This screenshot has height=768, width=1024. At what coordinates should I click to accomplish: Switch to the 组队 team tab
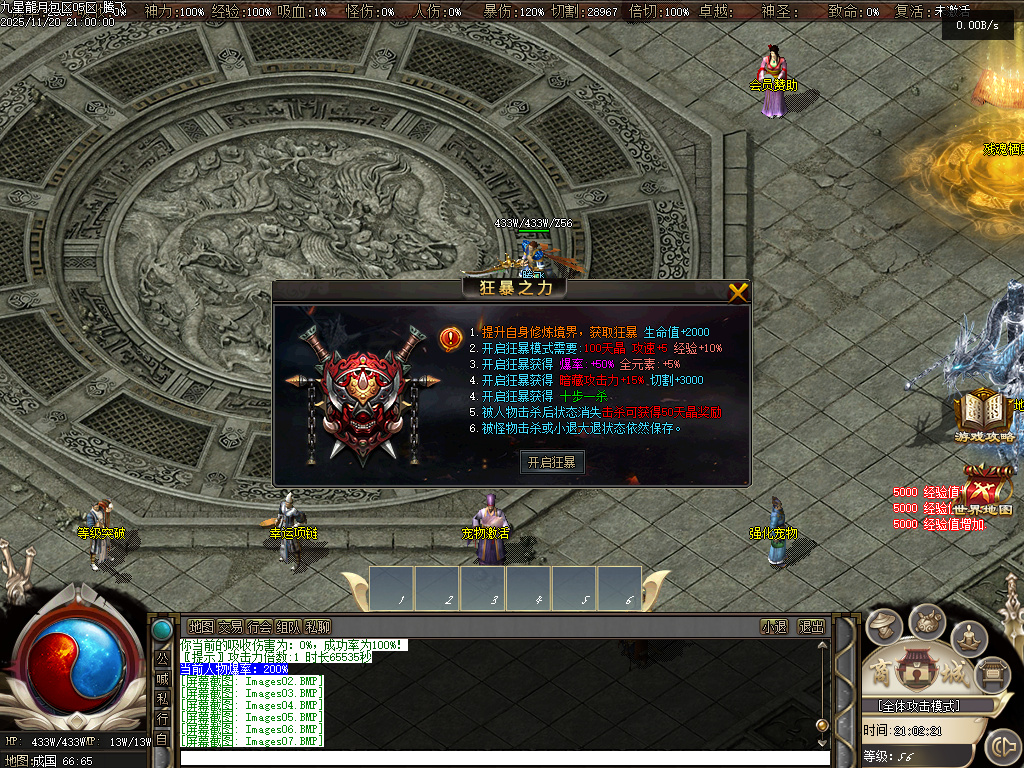click(x=288, y=627)
